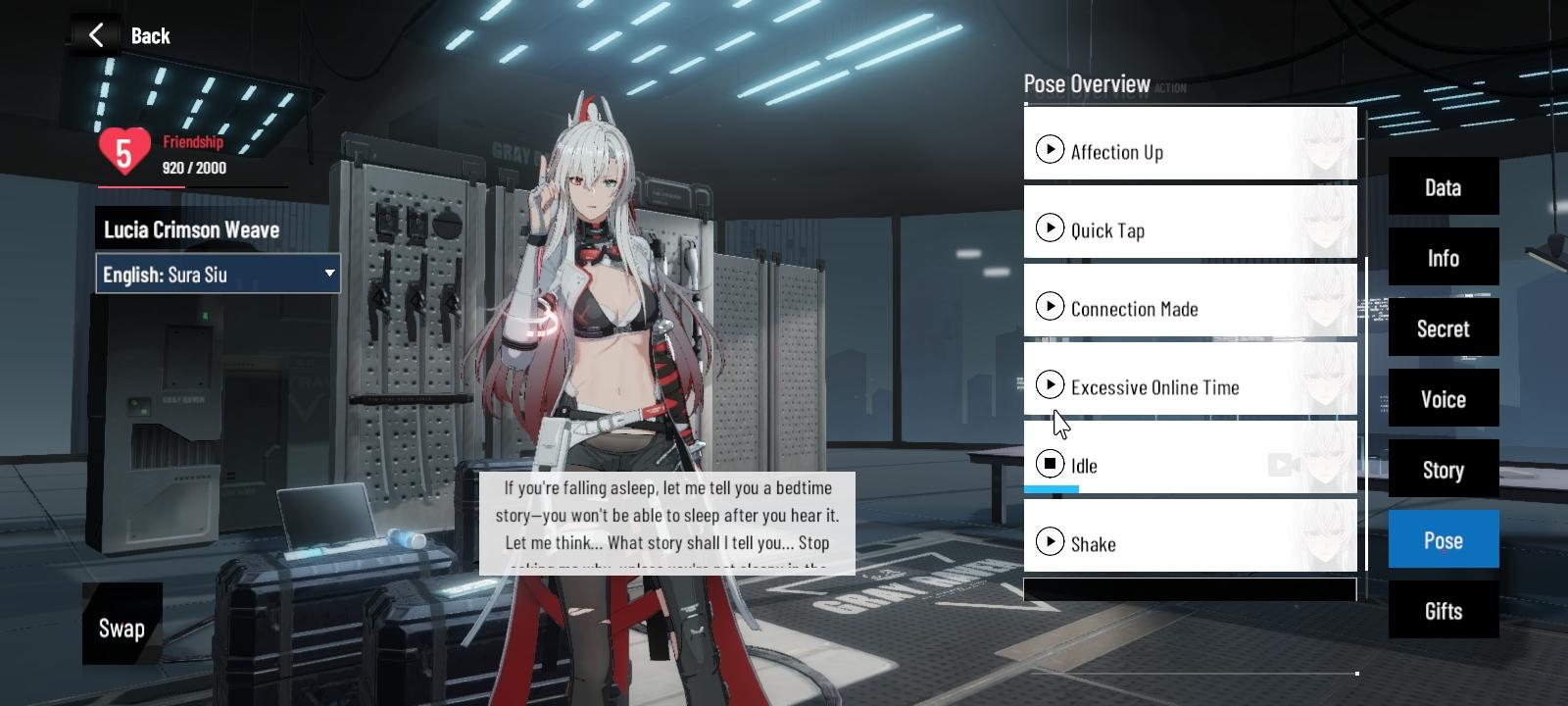This screenshot has width=1568, height=706.
Task: Tap the back arrow icon
Action: point(95,33)
